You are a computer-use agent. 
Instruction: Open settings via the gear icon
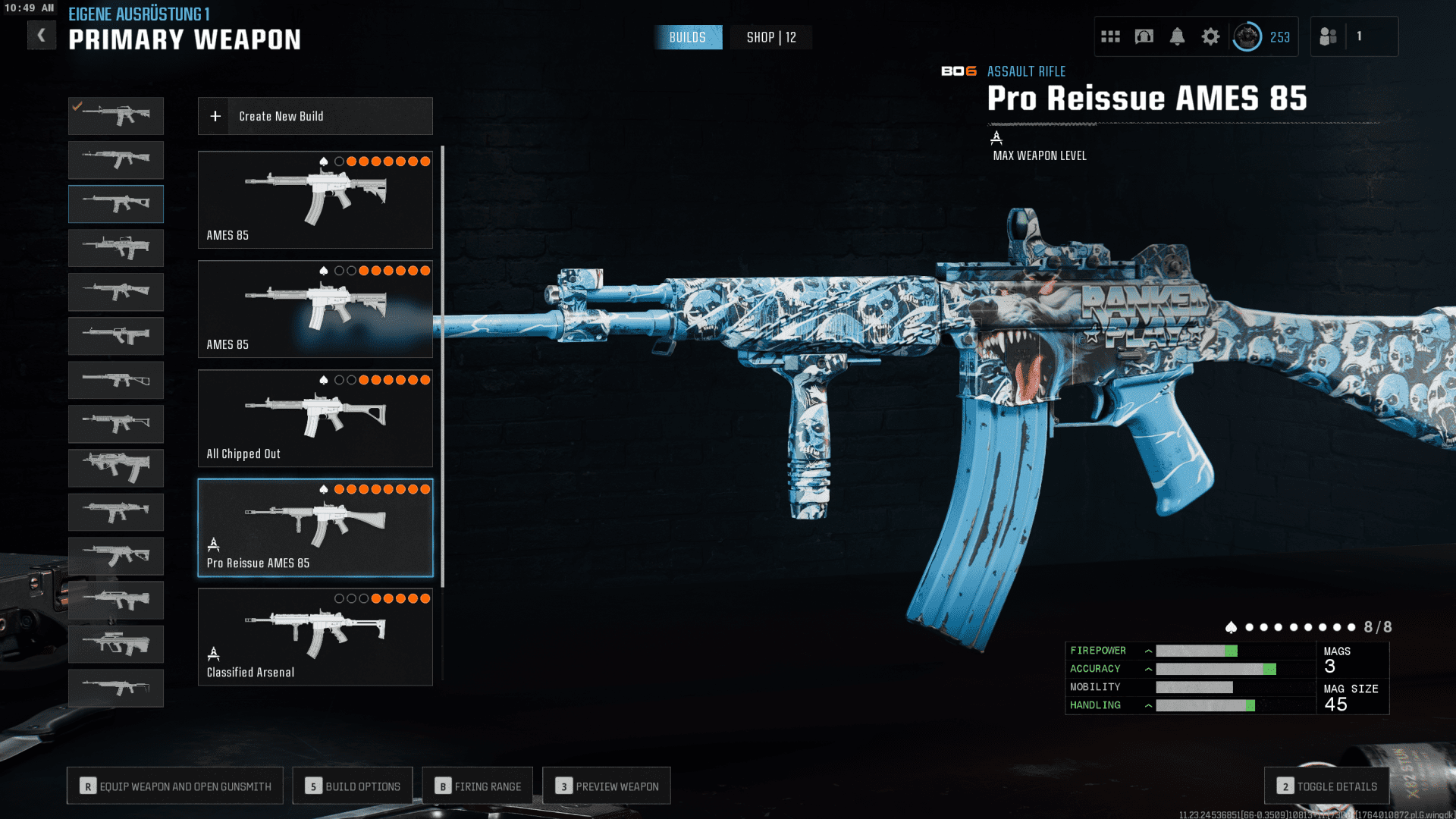(1210, 36)
